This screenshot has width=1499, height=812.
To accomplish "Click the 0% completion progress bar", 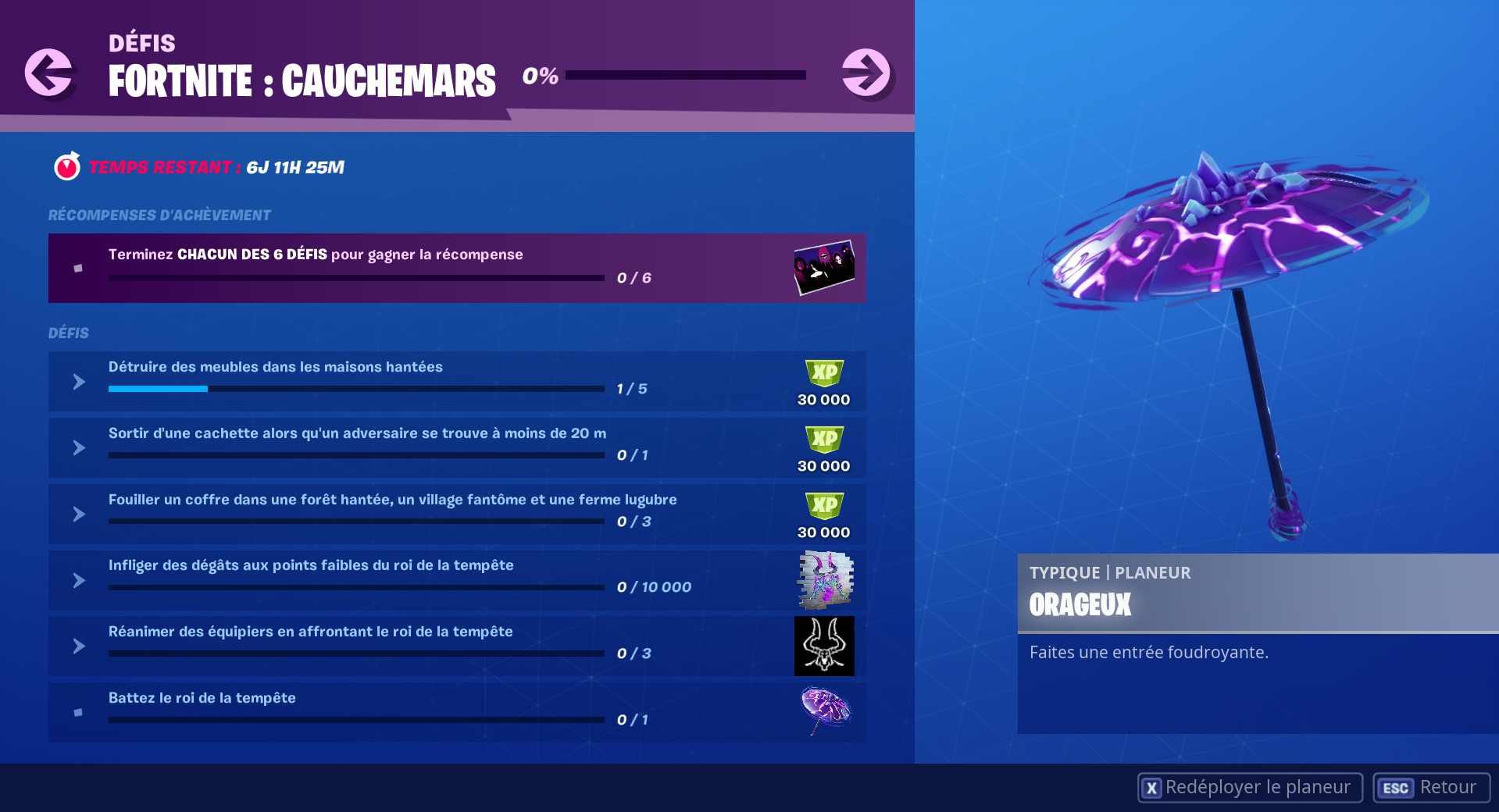I will tap(683, 76).
